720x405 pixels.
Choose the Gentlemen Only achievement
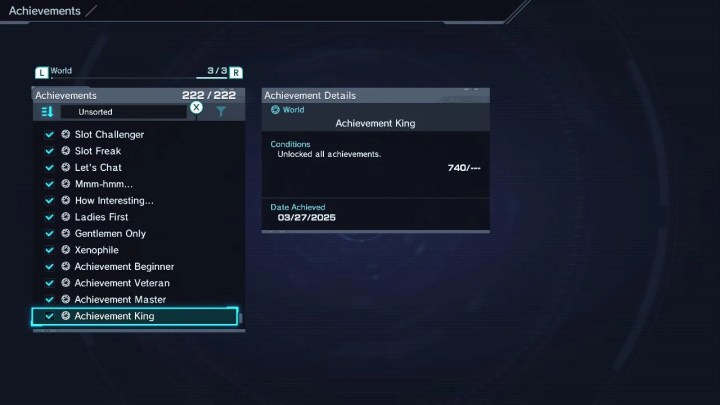coord(110,233)
